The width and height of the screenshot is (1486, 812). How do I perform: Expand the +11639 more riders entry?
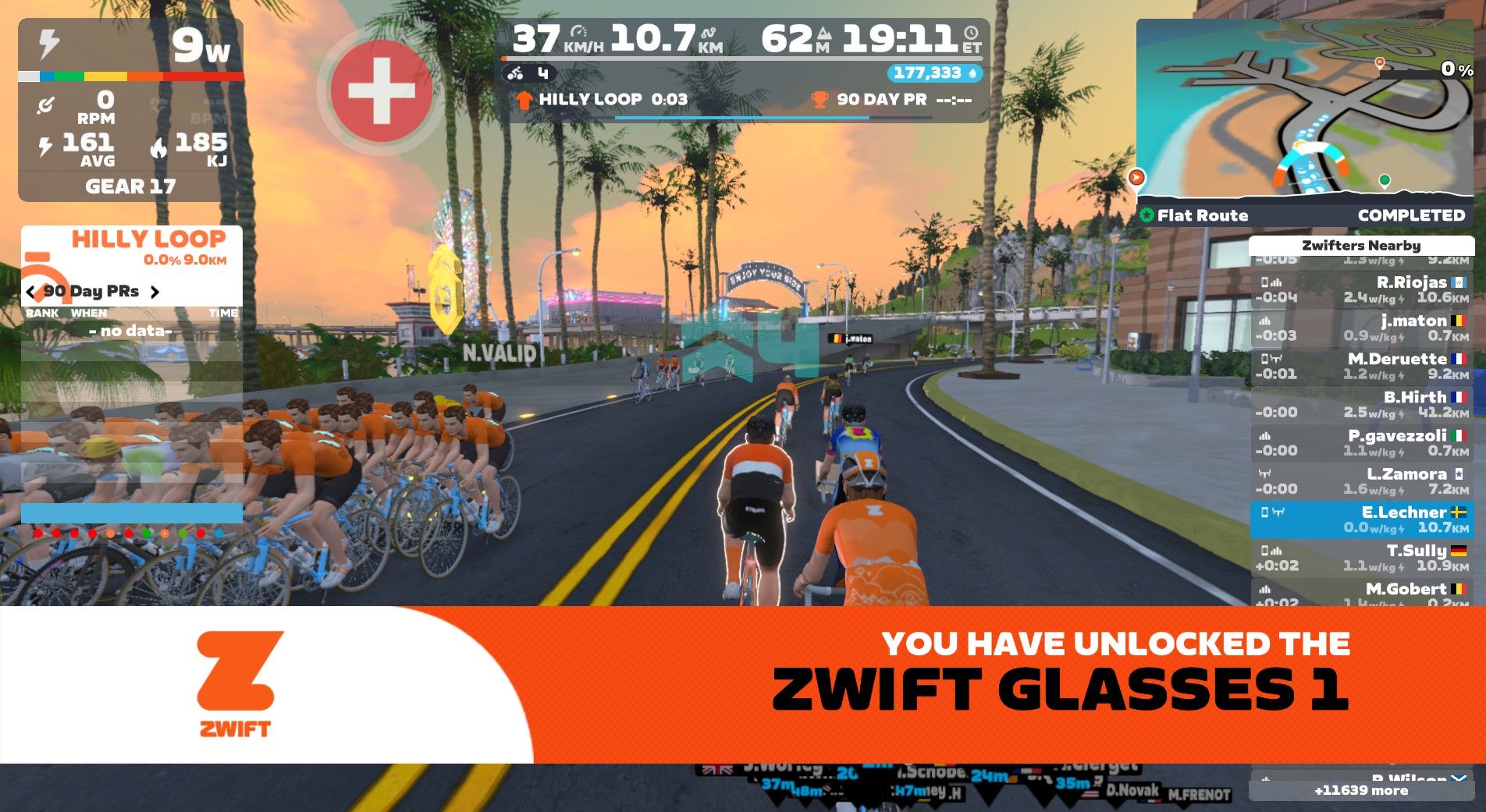click(1361, 791)
